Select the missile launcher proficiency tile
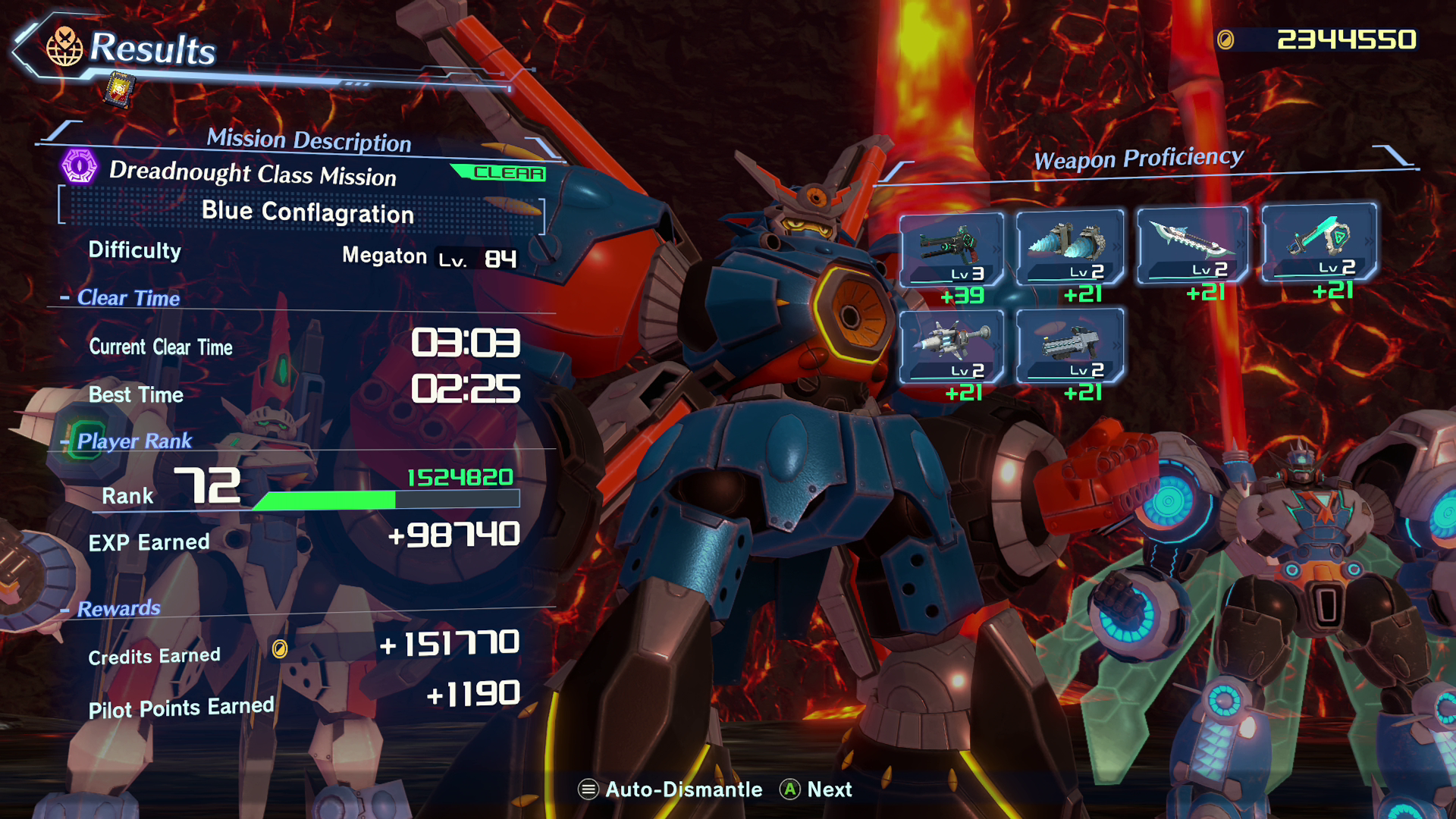This screenshot has width=1456, height=819. point(952,347)
